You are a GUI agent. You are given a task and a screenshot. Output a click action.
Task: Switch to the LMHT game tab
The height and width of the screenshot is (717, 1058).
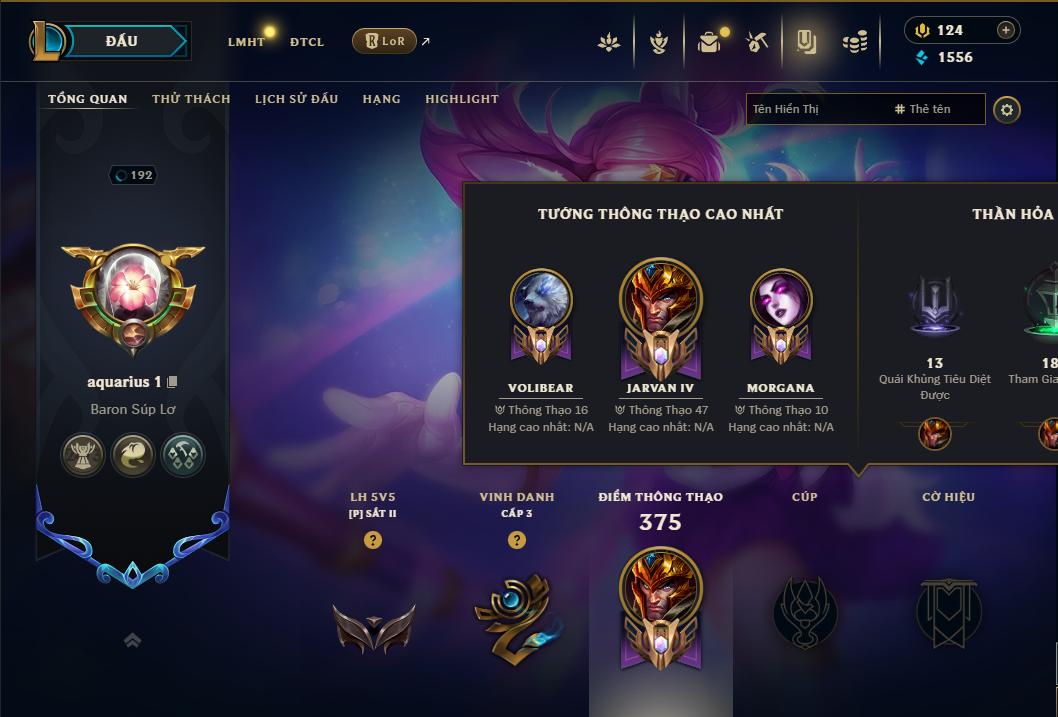coord(246,42)
